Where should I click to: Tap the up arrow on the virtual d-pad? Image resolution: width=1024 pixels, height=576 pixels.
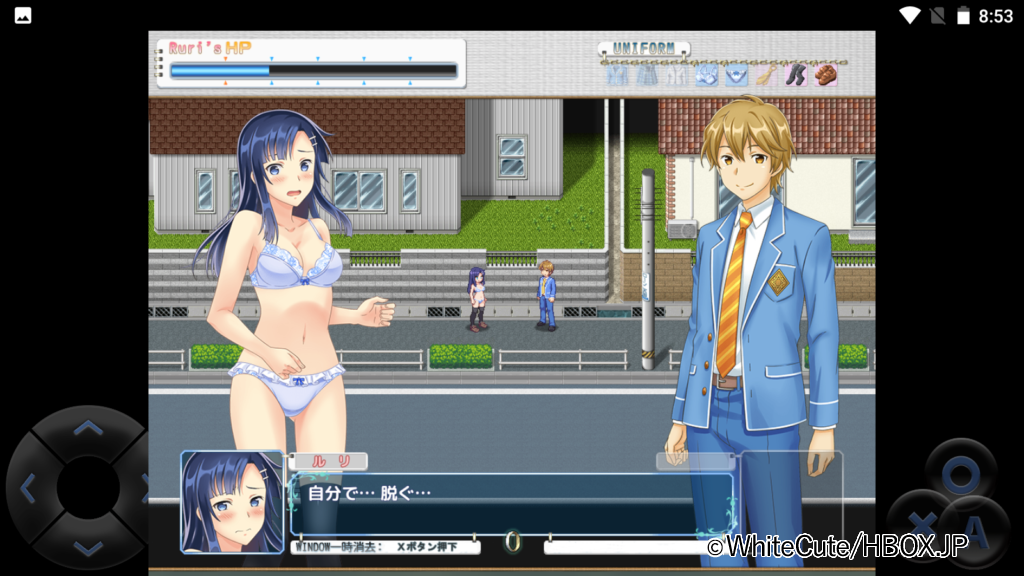[88, 430]
